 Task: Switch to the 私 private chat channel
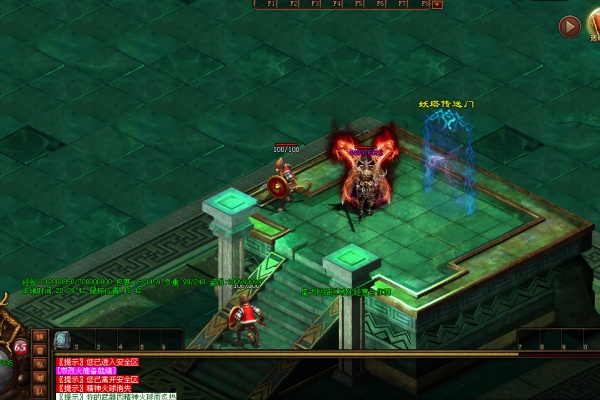40,364
